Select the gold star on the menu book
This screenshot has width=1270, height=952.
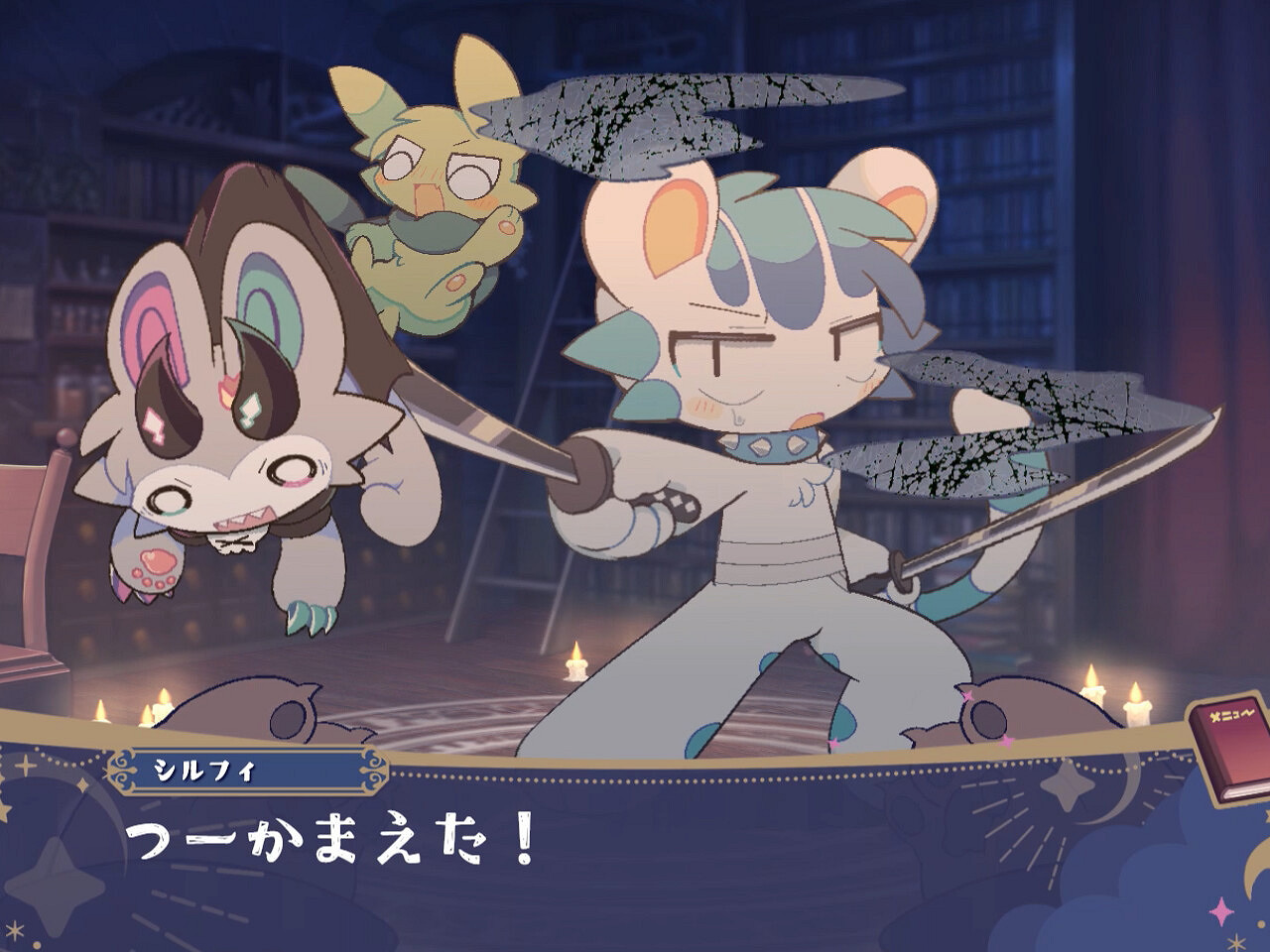pyautogui.click(x=1214, y=715)
